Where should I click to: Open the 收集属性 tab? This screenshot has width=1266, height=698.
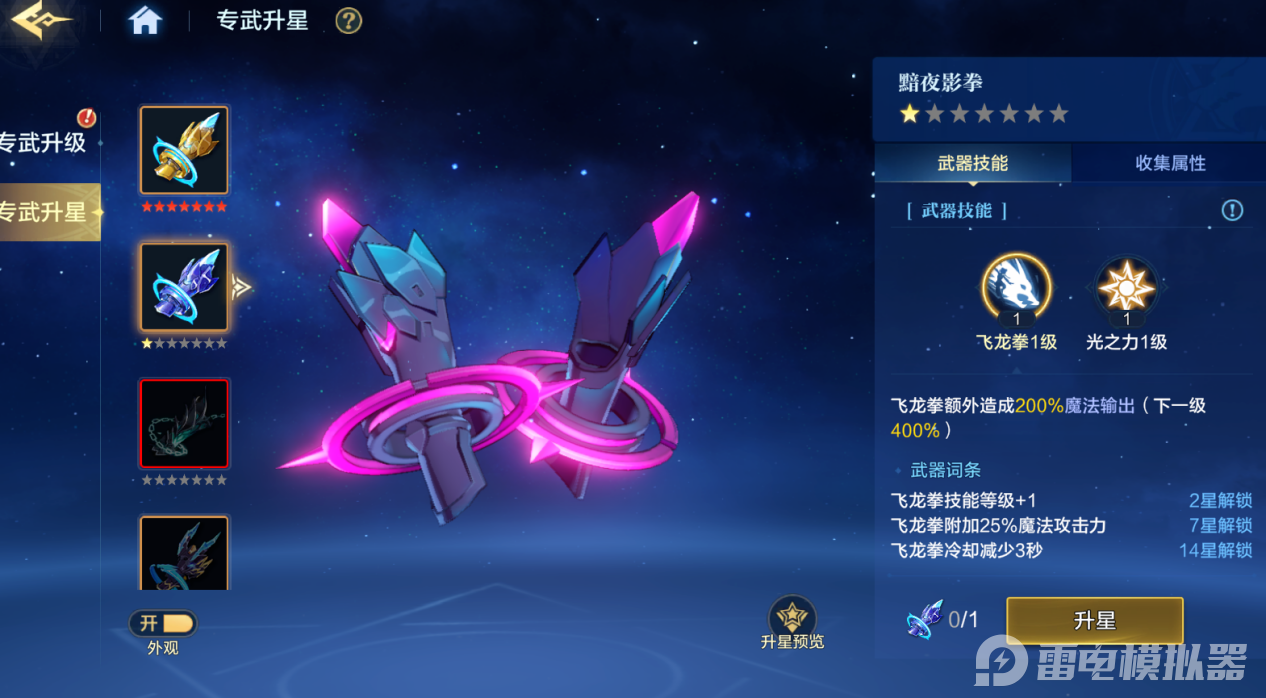[1170, 163]
